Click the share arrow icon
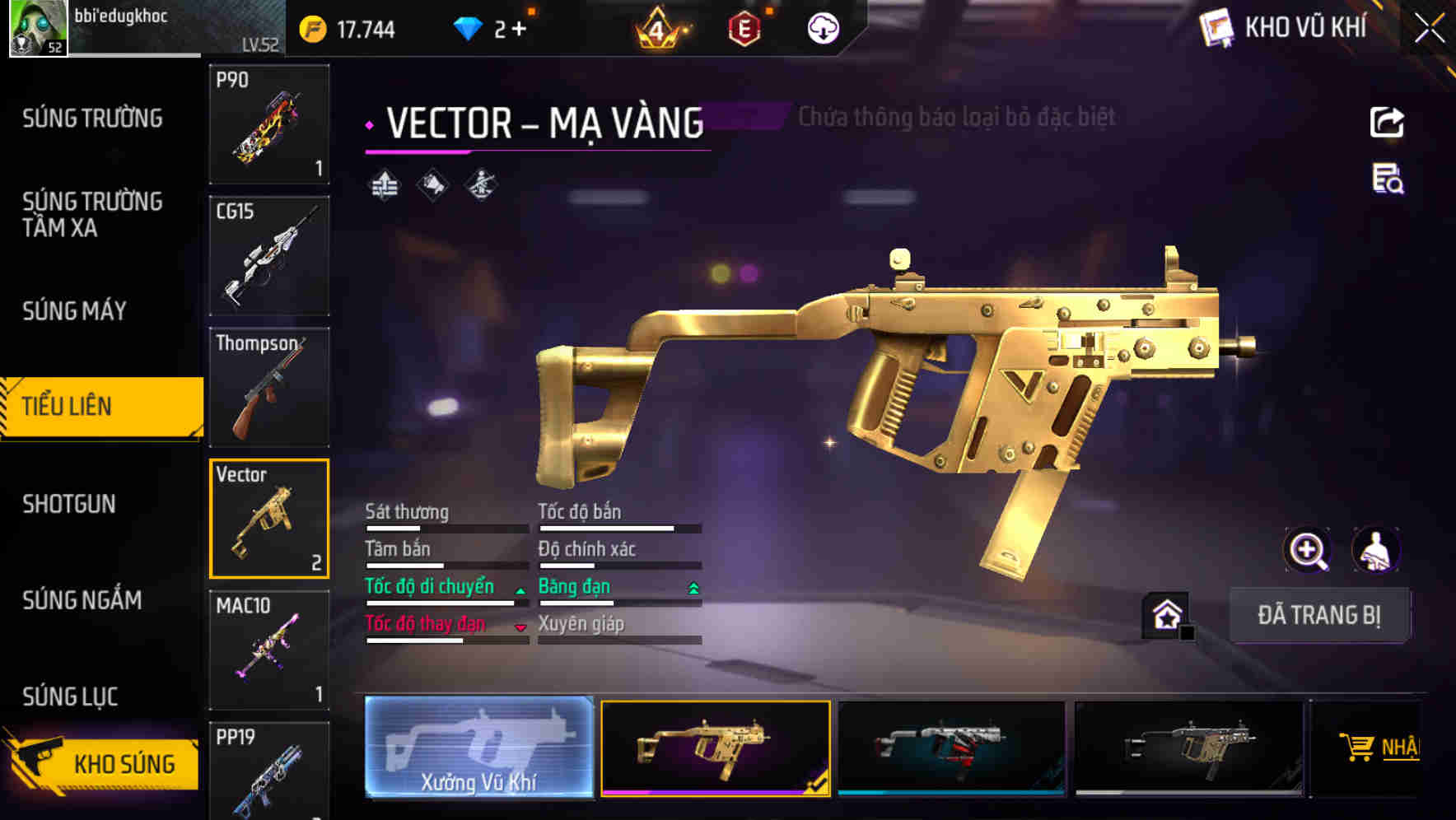Viewport: 1456px width, 820px height. [x=1387, y=123]
